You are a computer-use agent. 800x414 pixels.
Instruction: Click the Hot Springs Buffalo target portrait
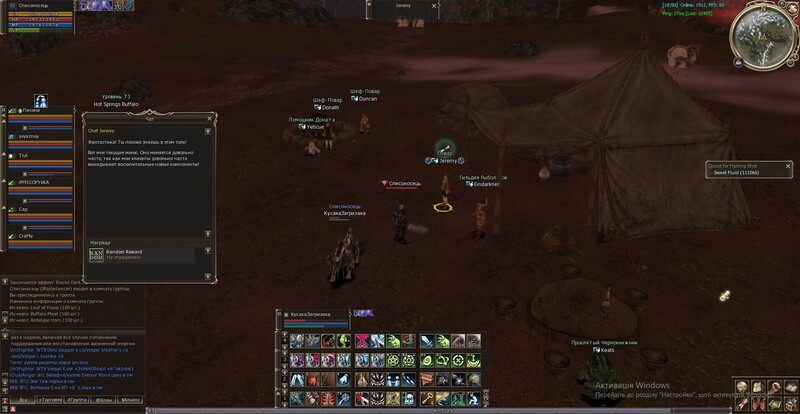click(x=42, y=102)
